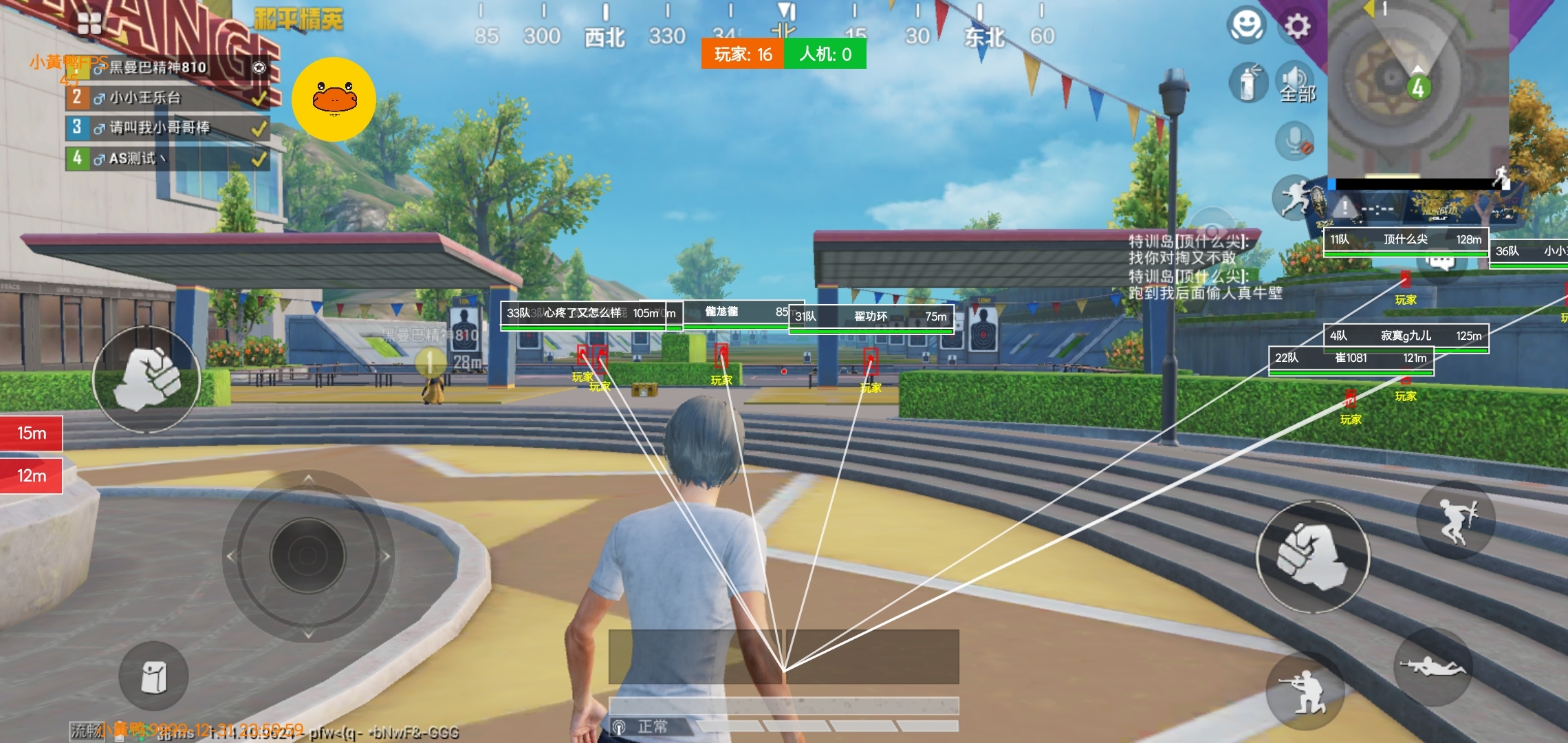Toggle the microphone button
This screenshot has width=1568, height=743.
[x=1295, y=141]
